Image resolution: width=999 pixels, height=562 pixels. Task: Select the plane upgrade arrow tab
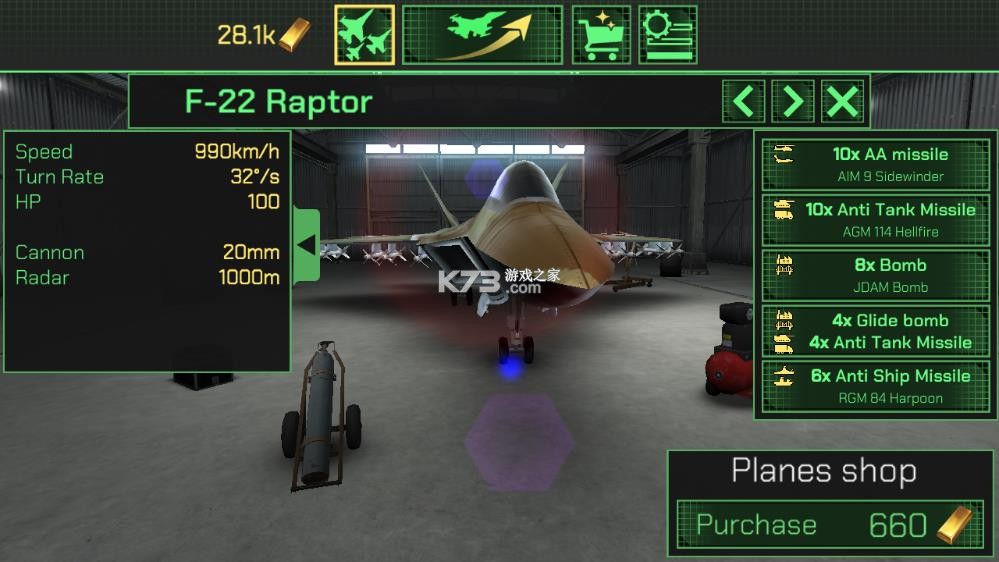pyautogui.click(x=482, y=35)
